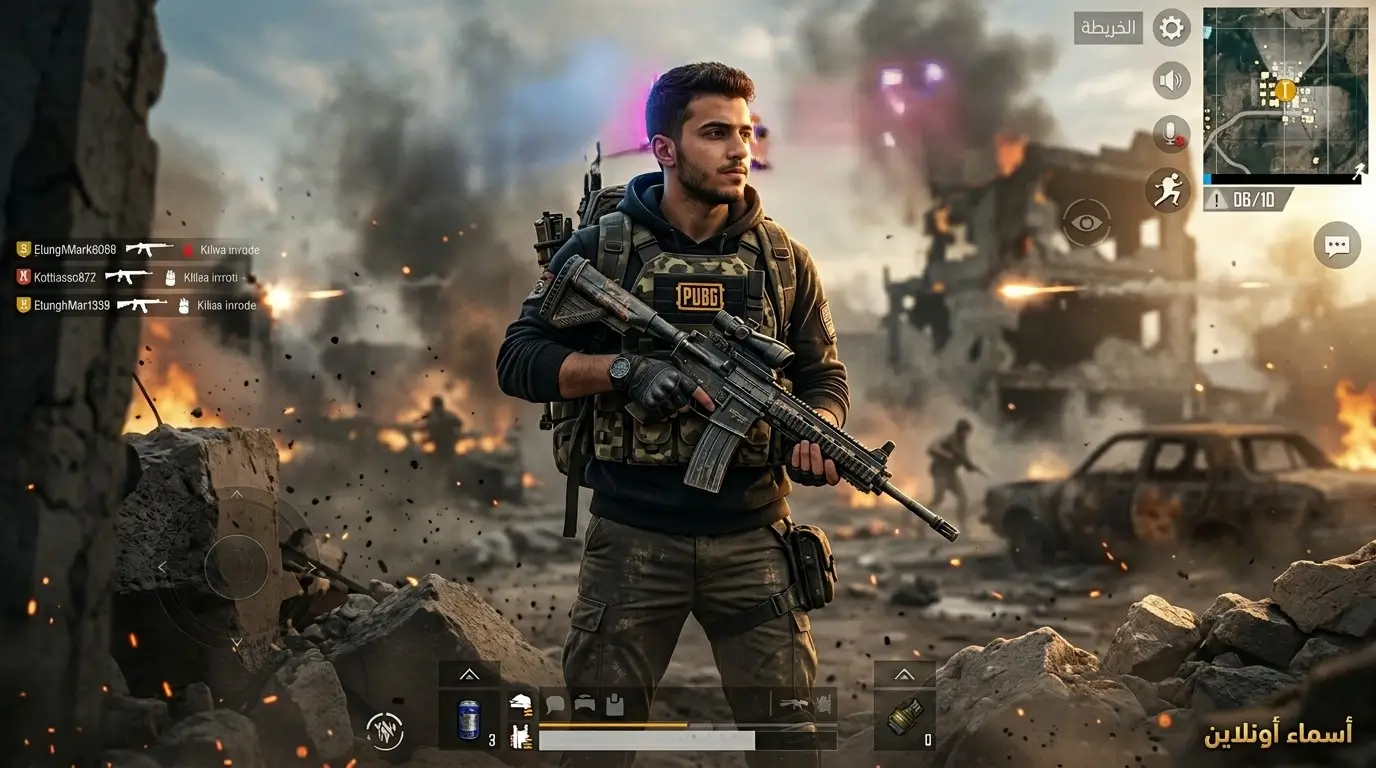Select the ElungMMark6068 kill feed row

(137, 249)
